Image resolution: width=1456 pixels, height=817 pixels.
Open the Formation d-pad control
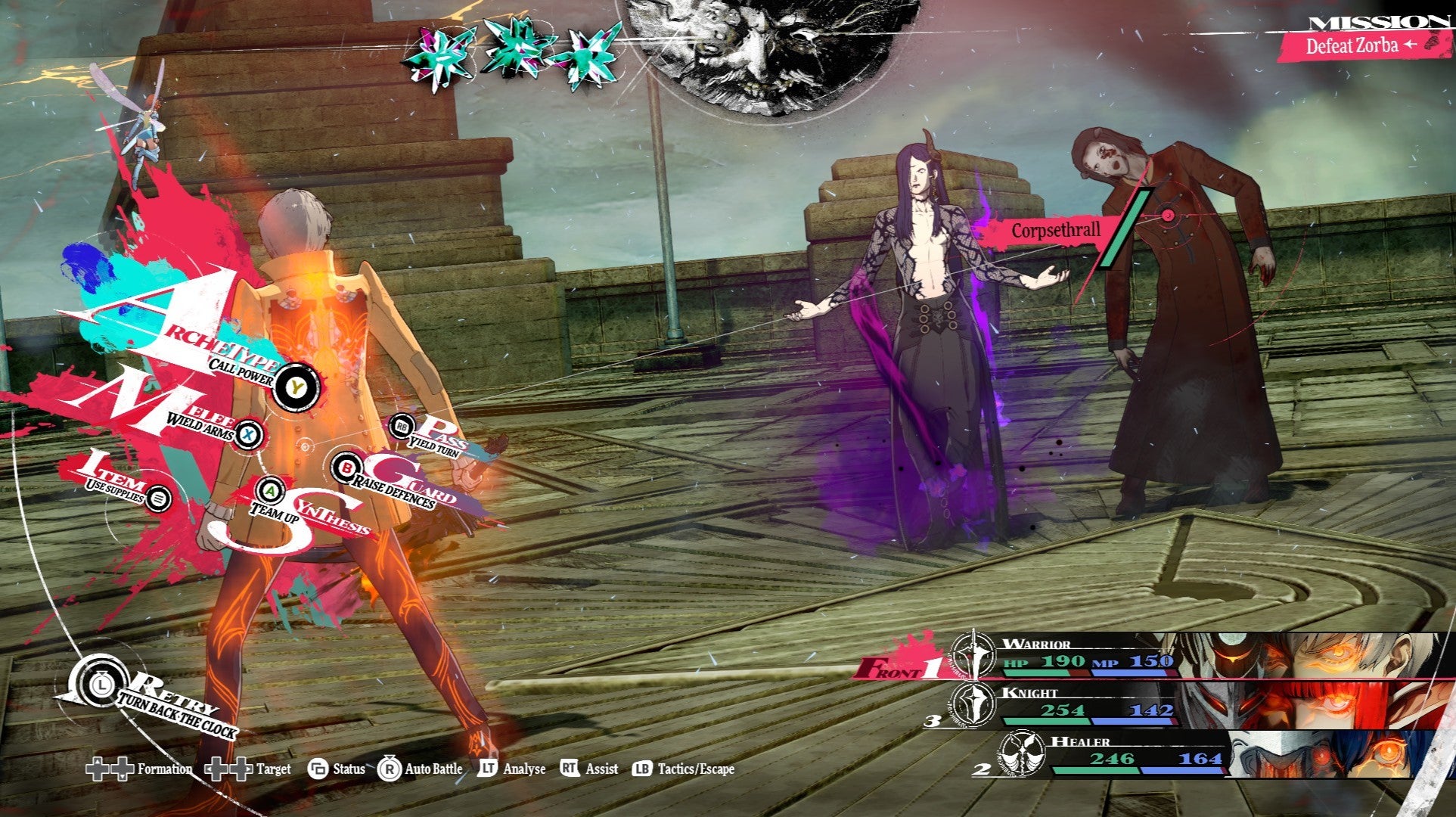point(108,769)
